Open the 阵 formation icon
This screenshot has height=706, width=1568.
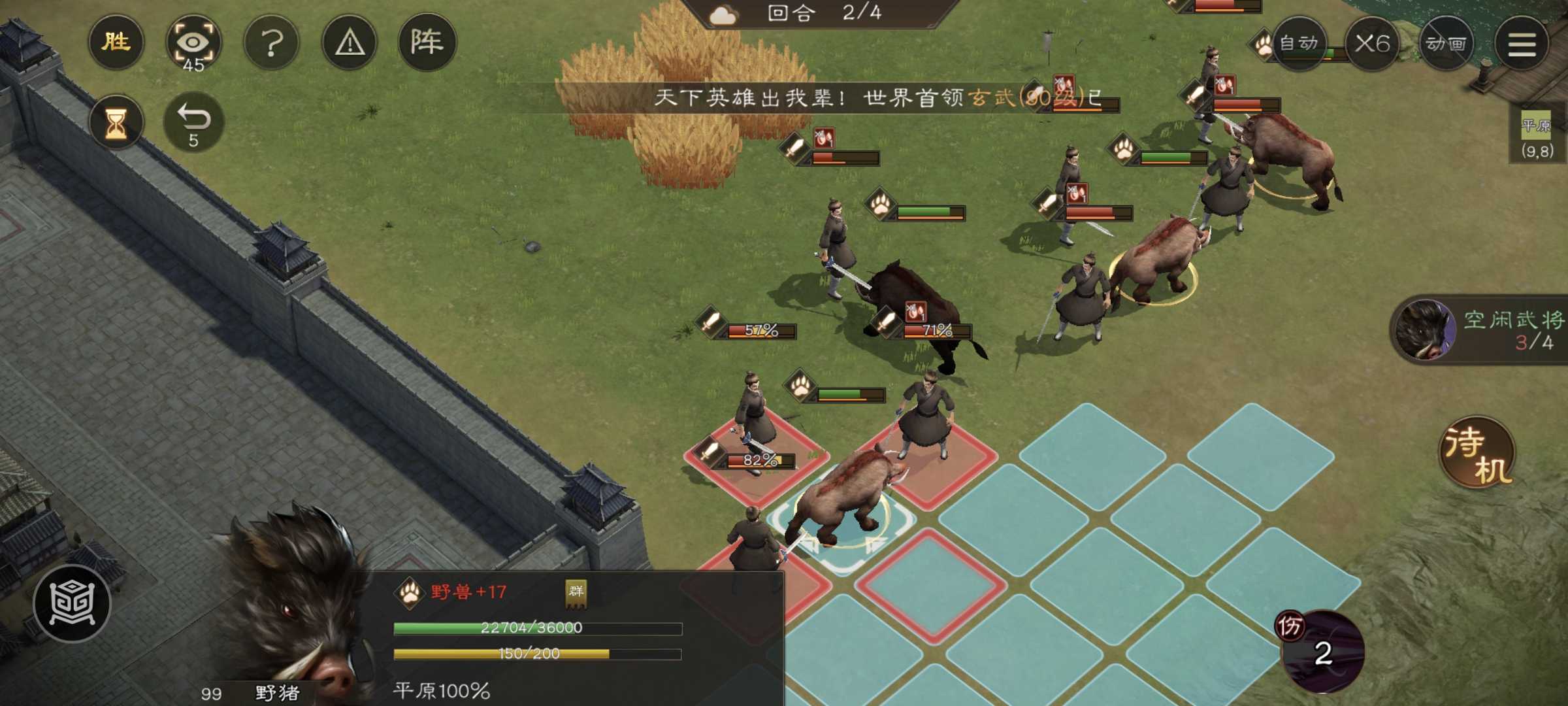click(x=429, y=42)
